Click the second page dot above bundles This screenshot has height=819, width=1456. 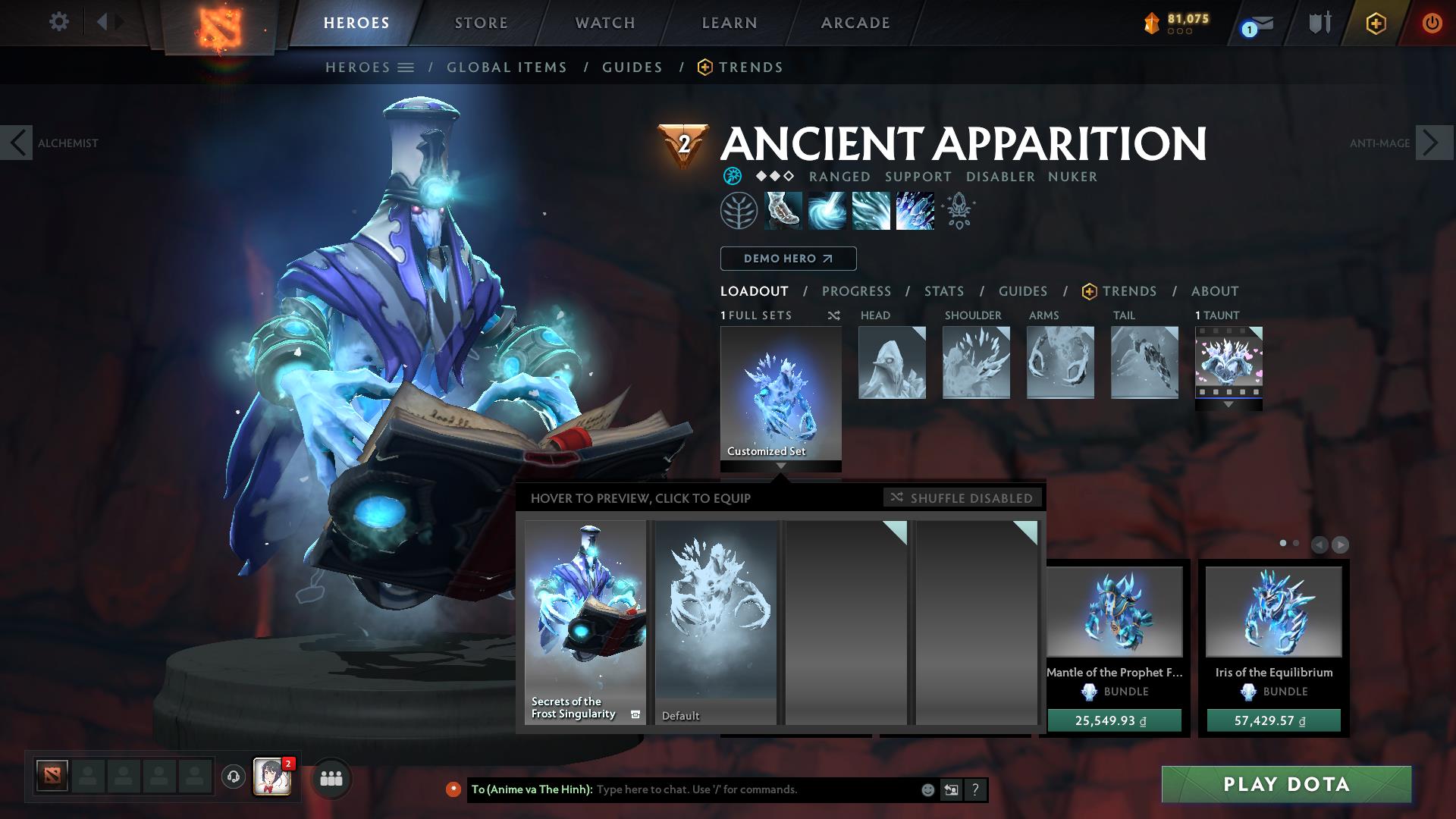tap(1294, 543)
